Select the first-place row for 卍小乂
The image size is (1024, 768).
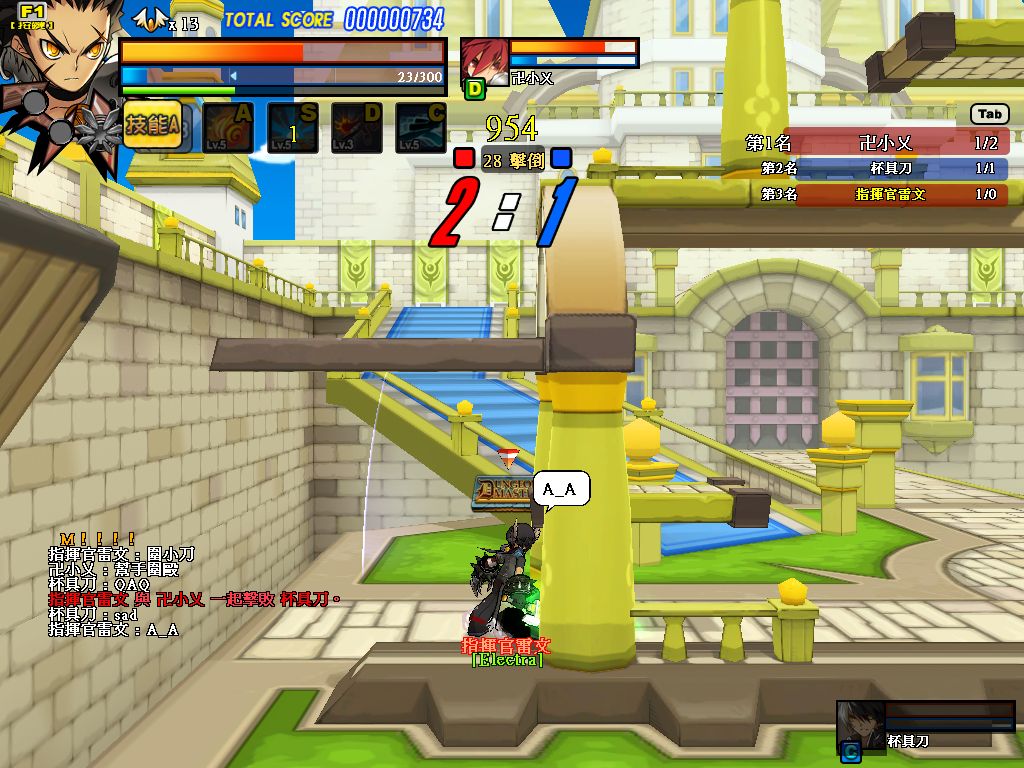point(877,143)
